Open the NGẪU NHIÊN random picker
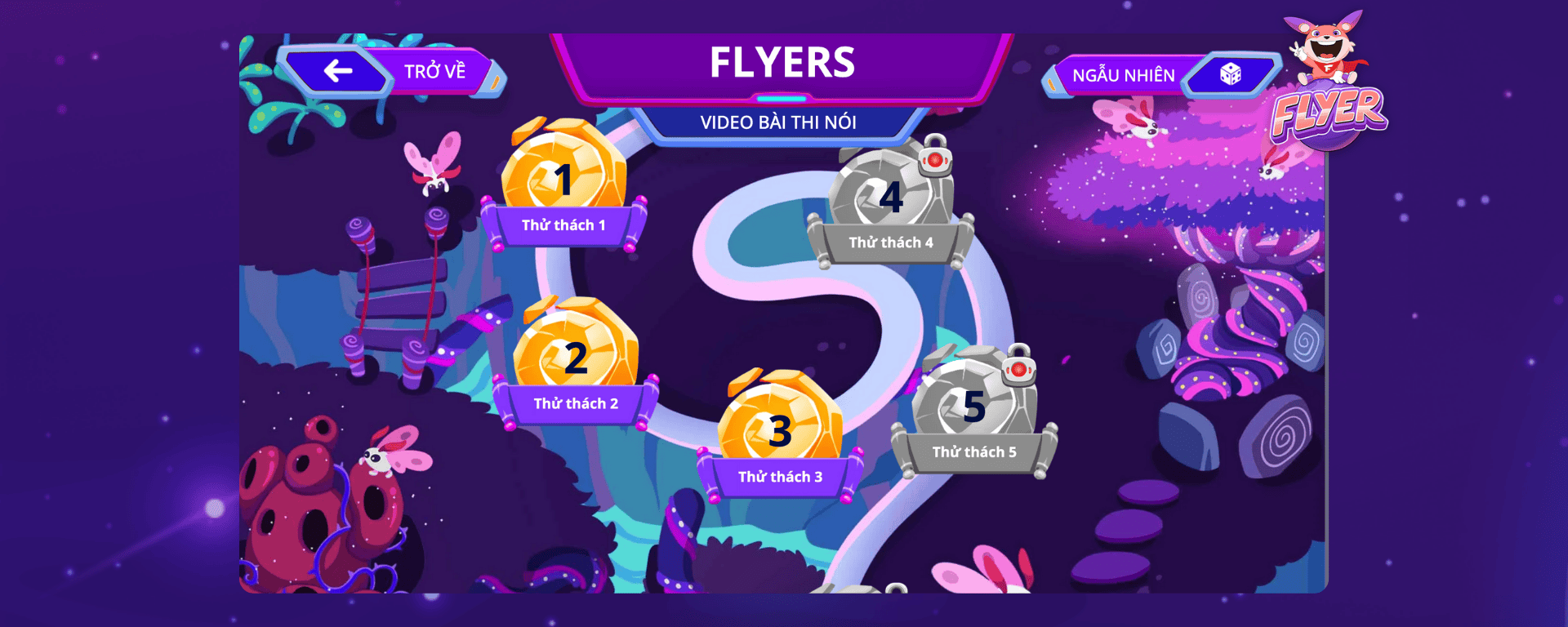 click(x=1125, y=74)
